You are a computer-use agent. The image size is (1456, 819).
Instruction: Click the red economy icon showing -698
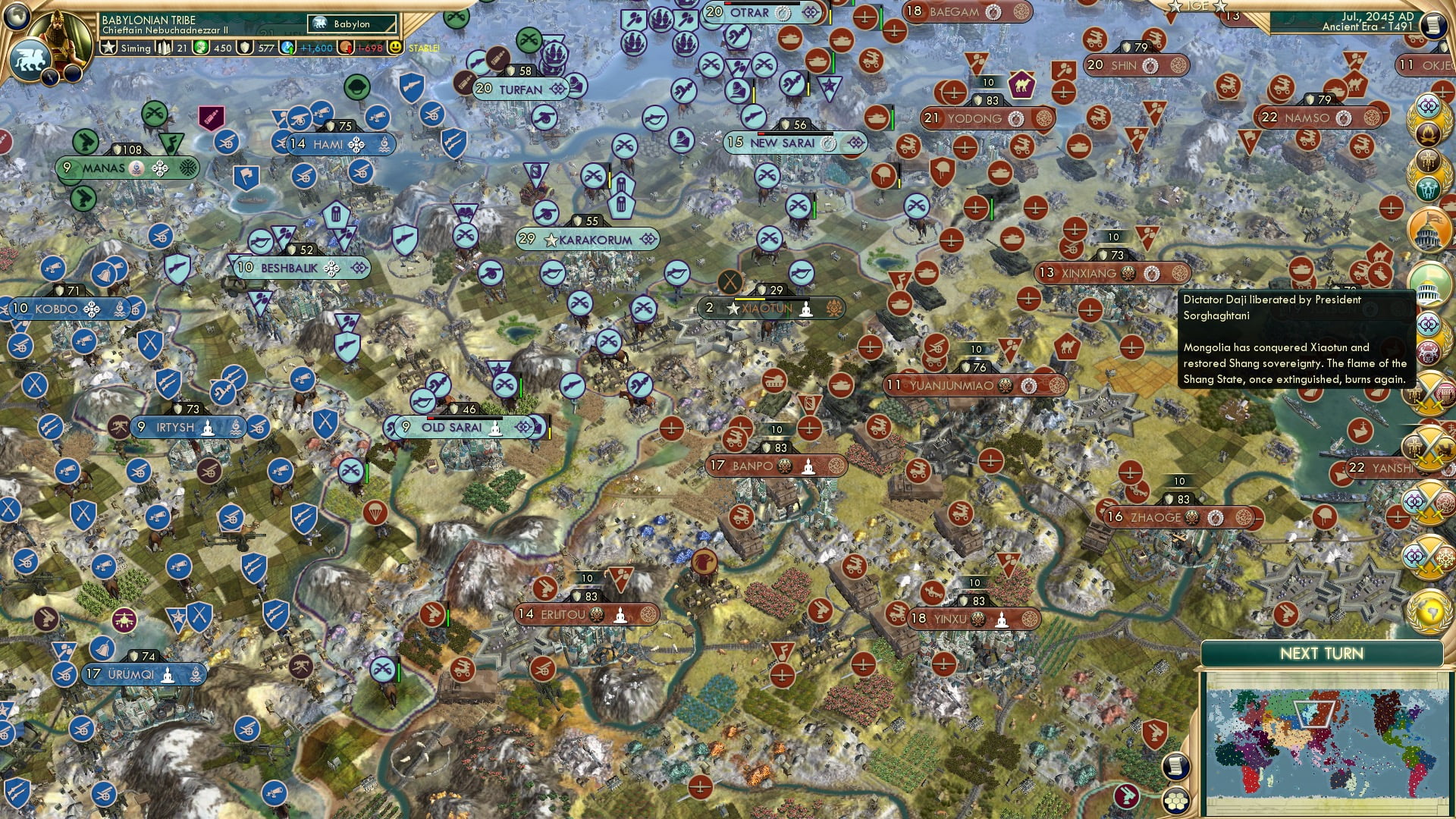tap(346, 48)
